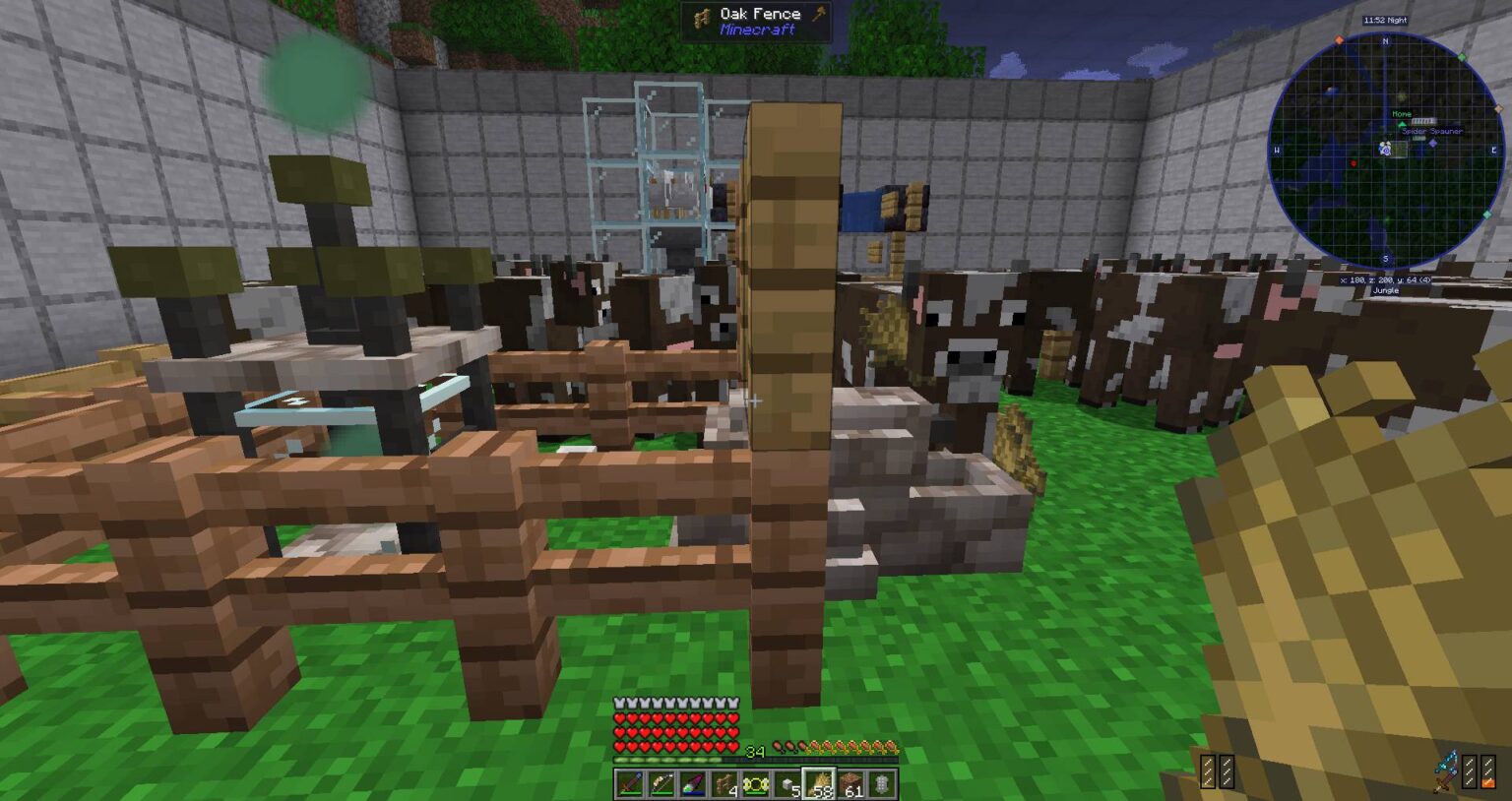1512x801 pixels.
Task: Click the 11:52 Night time display
Action: 1385,20
